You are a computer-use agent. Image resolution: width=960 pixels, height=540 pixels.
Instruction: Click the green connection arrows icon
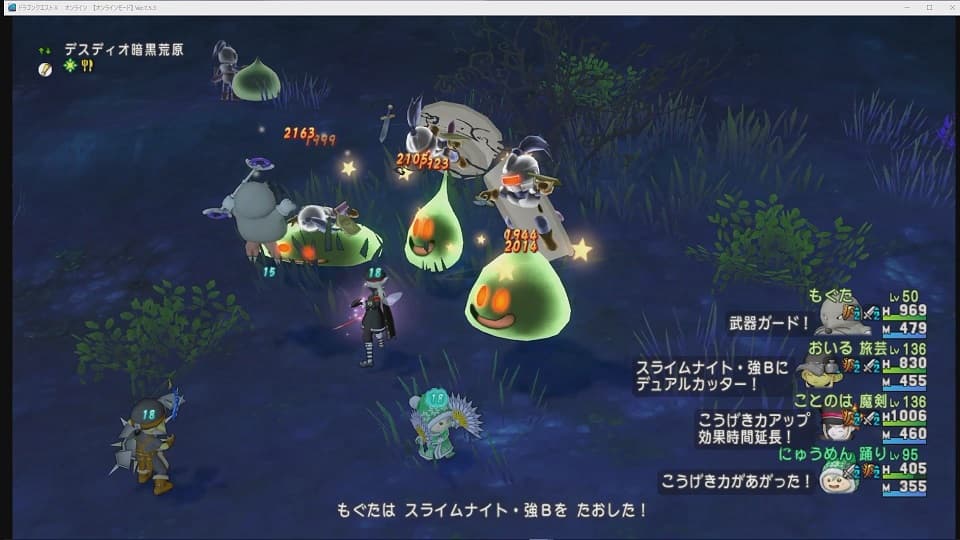(45, 49)
